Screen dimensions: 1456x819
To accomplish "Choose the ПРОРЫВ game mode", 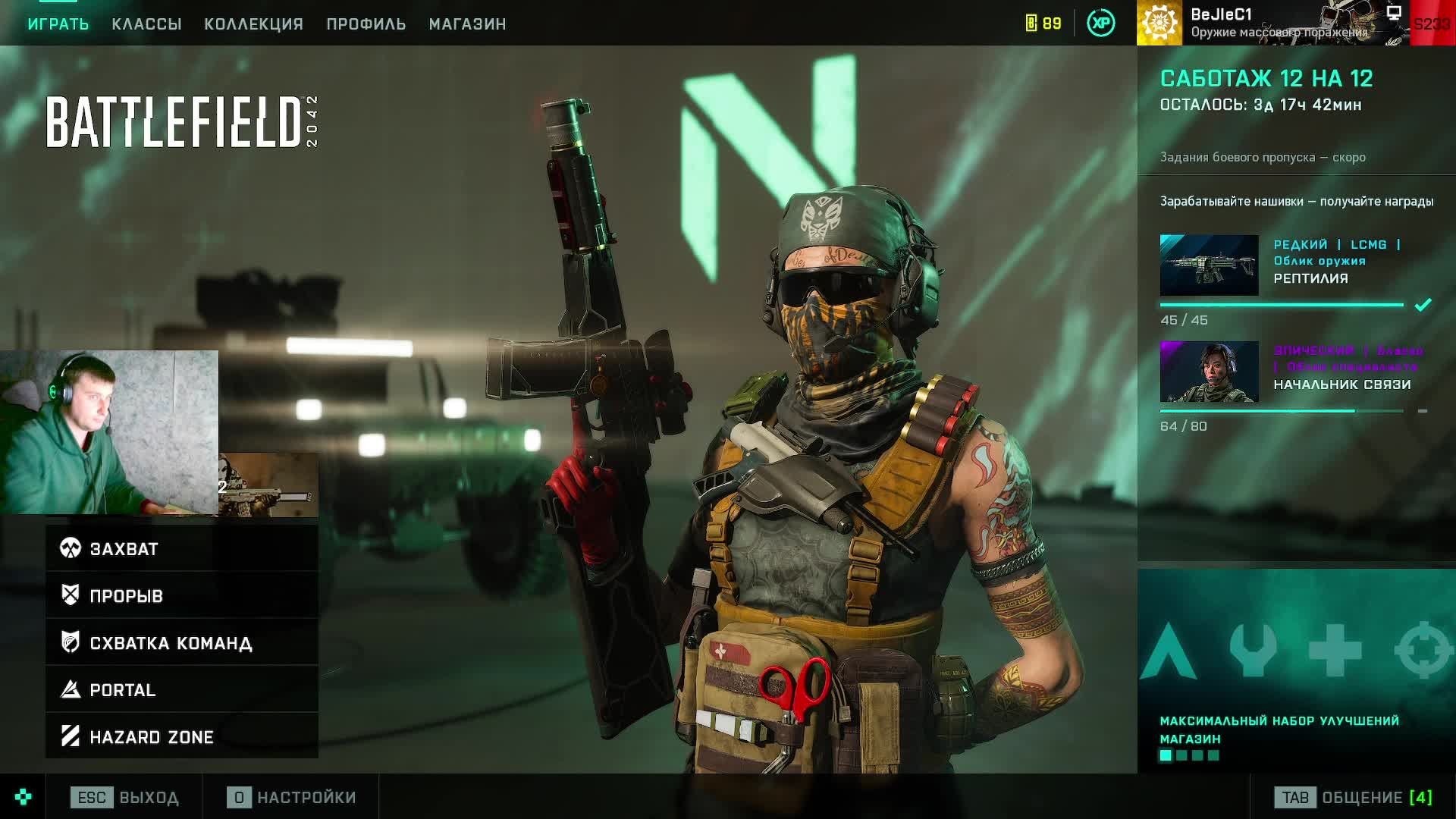I will (182, 595).
